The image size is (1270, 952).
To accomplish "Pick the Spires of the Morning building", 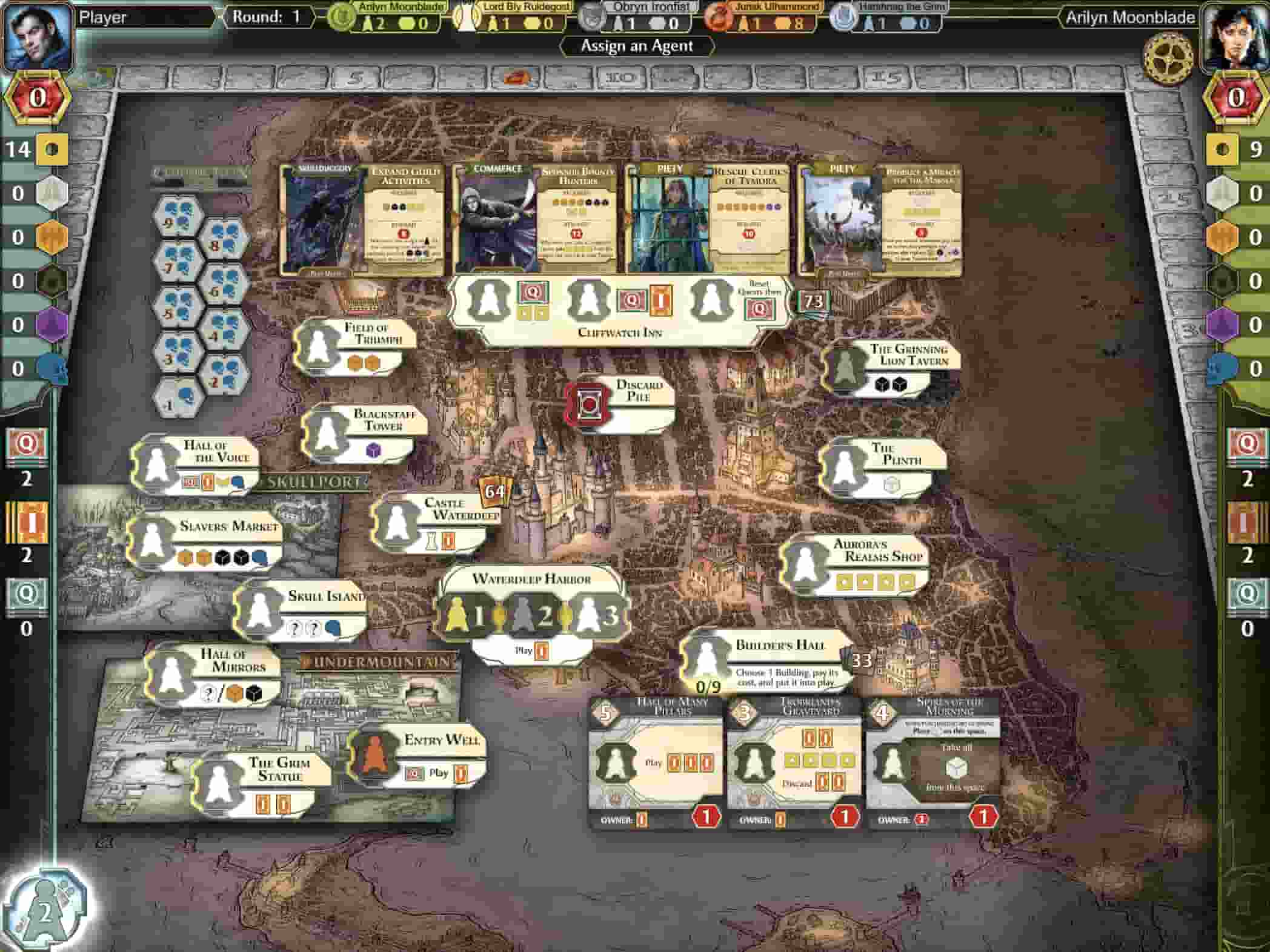I will (x=933, y=764).
